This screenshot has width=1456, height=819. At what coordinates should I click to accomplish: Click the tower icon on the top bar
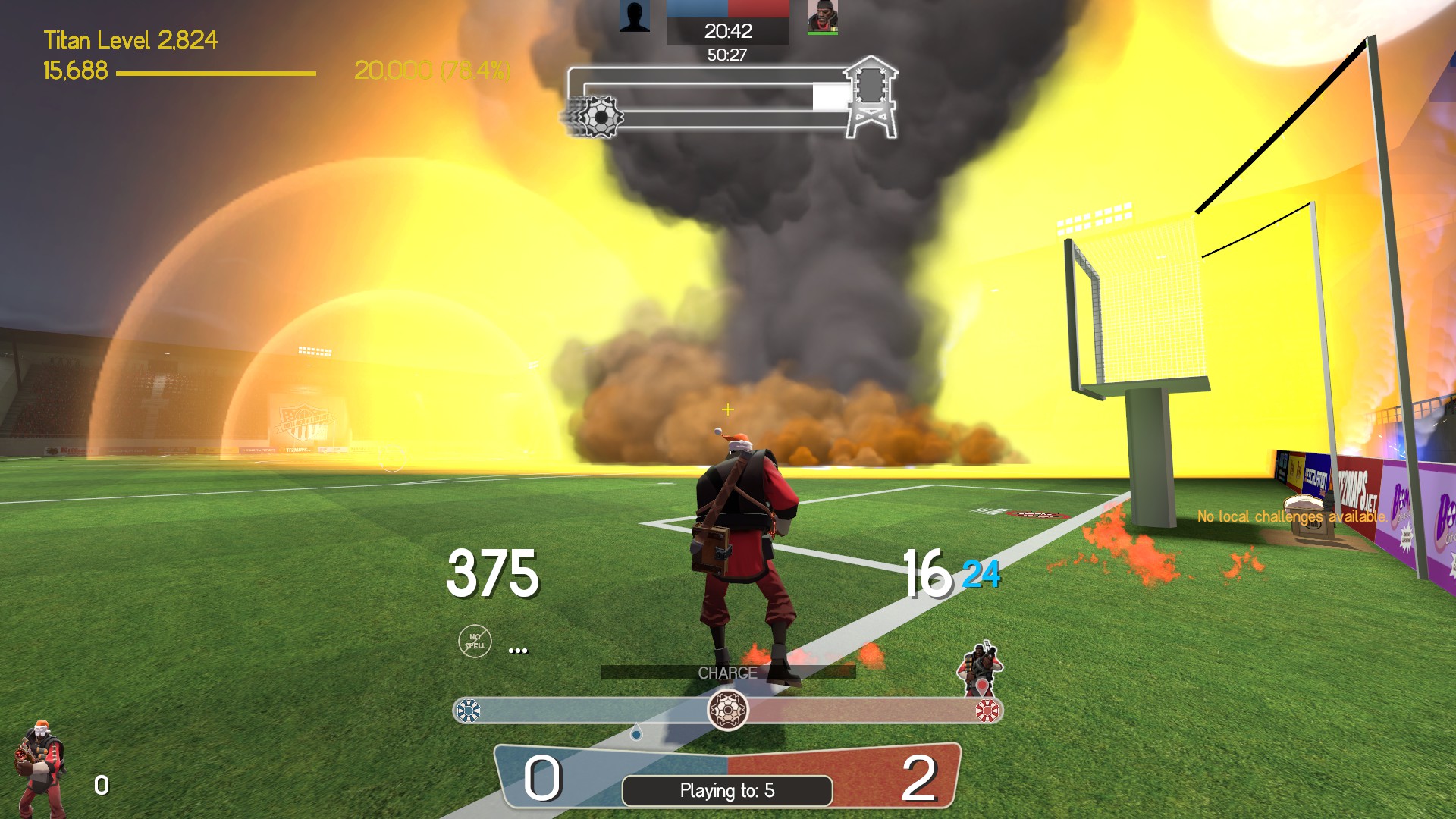coord(871,97)
